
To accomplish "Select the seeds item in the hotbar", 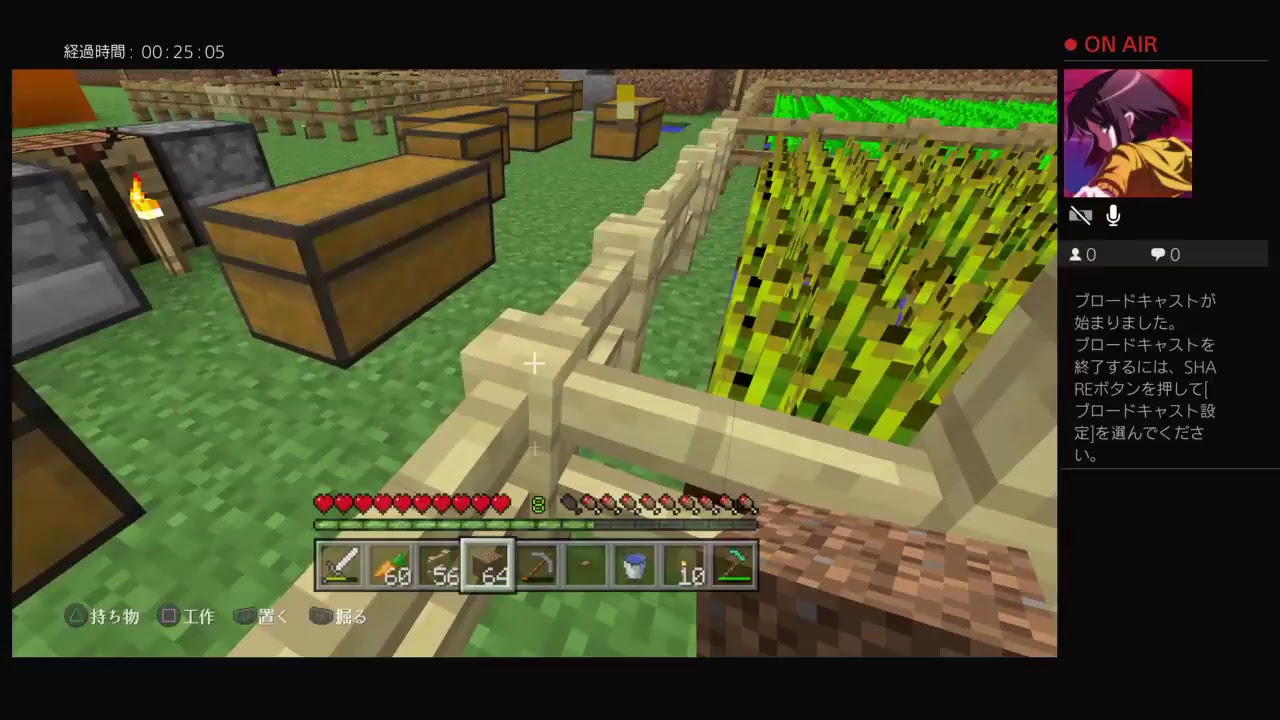I will click(586, 565).
